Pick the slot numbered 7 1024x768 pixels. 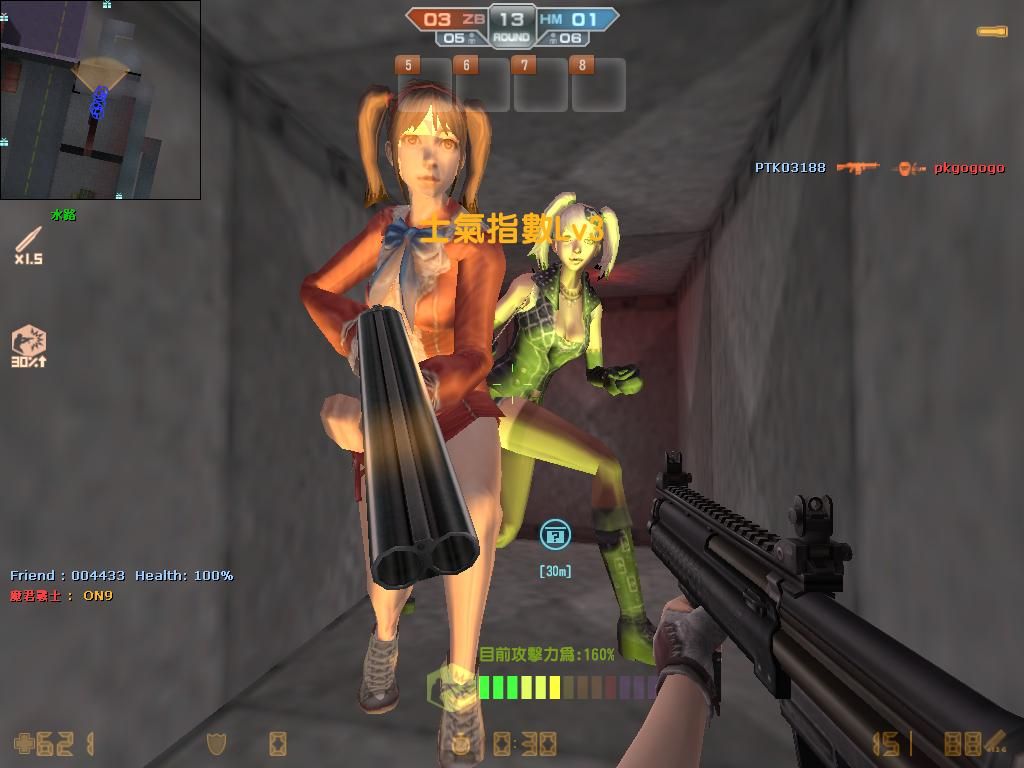[541, 84]
